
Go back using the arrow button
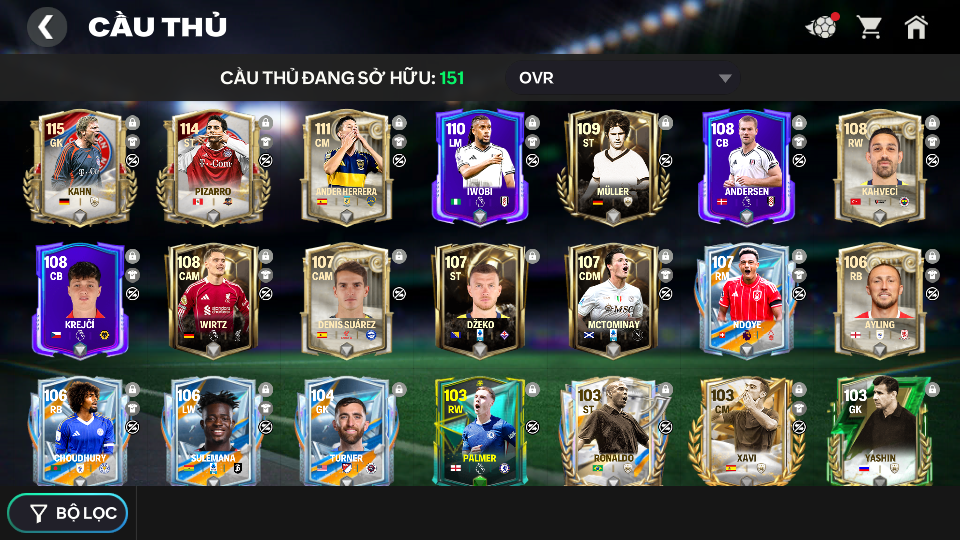46,27
